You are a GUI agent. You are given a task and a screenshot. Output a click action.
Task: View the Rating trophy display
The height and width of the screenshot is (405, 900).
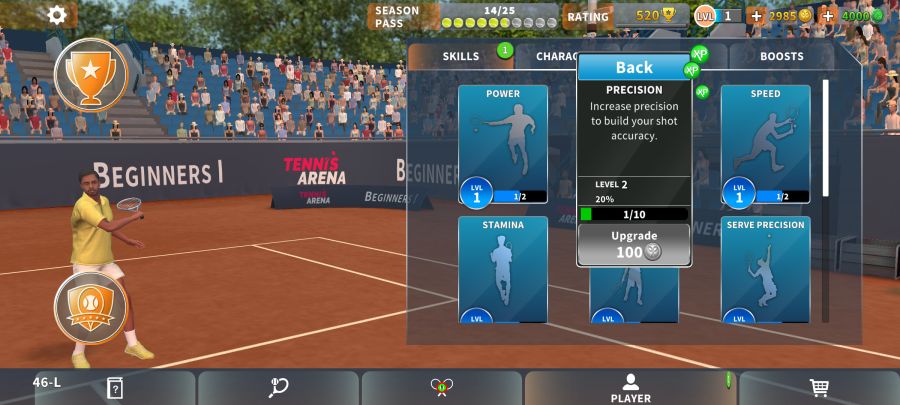[650, 16]
